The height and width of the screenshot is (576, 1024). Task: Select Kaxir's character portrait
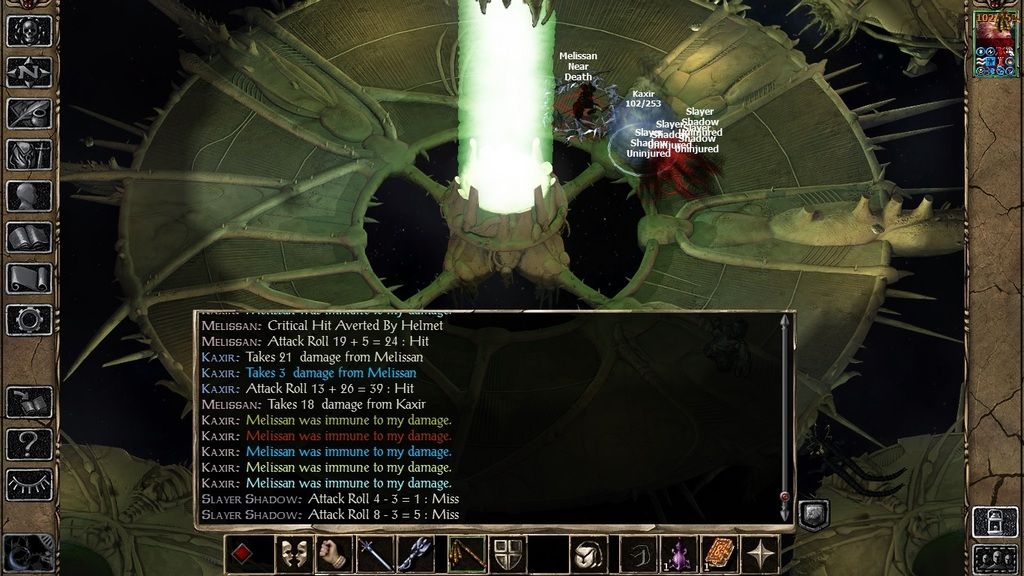996,43
